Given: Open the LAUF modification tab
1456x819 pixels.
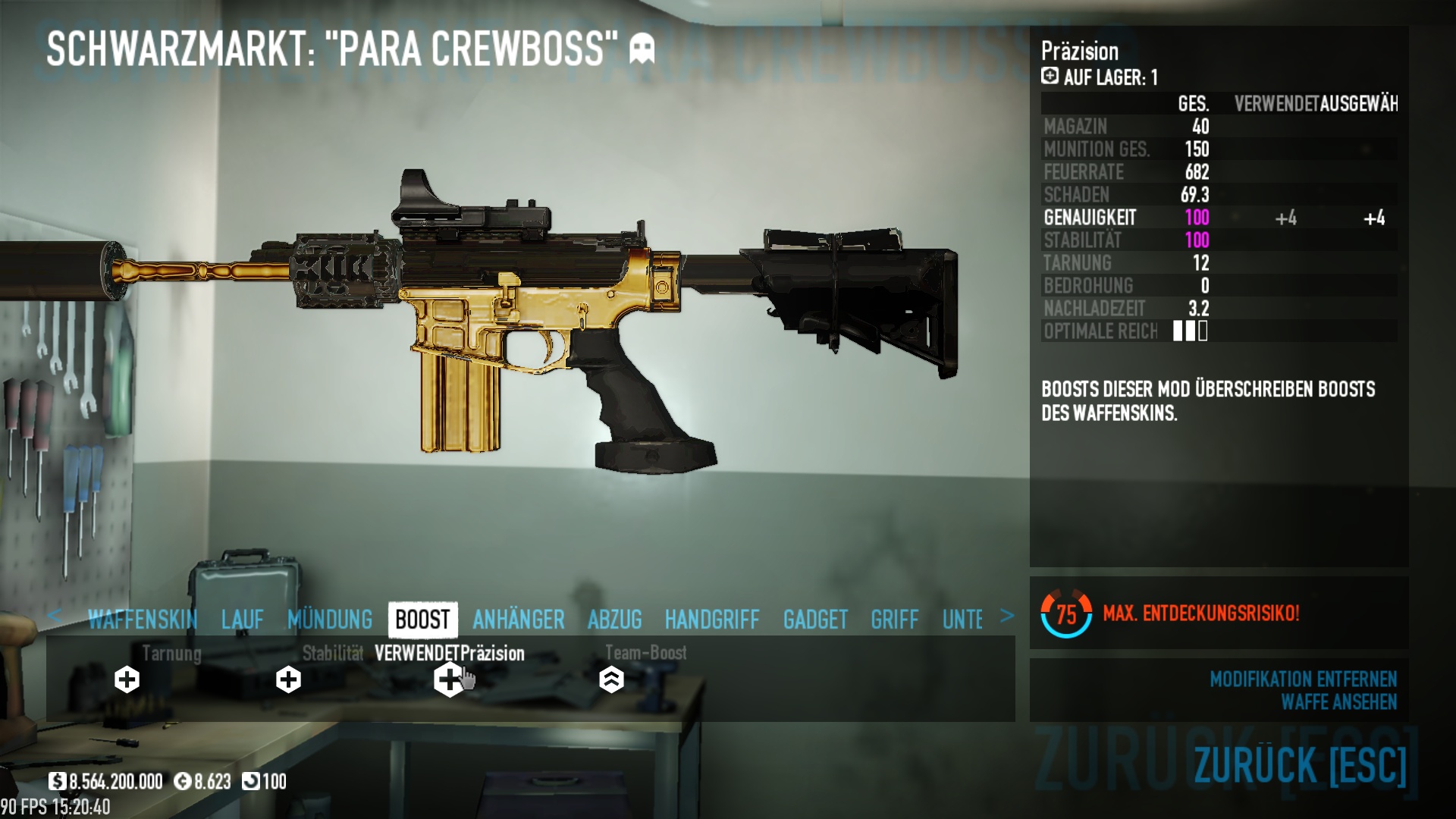Looking at the screenshot, I should [x=243, y=620].
